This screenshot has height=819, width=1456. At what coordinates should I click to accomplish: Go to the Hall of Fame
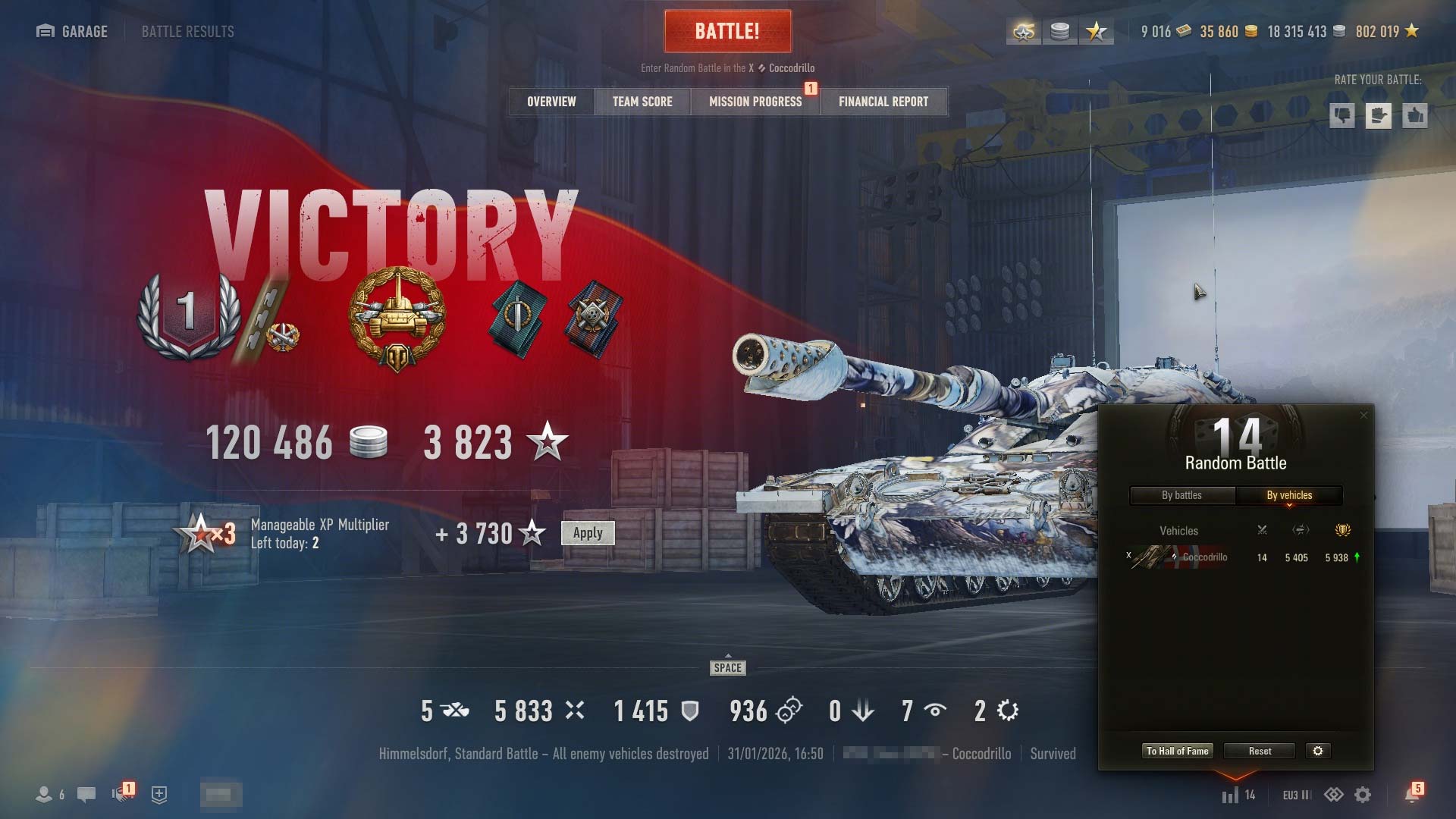(1177, 751)
